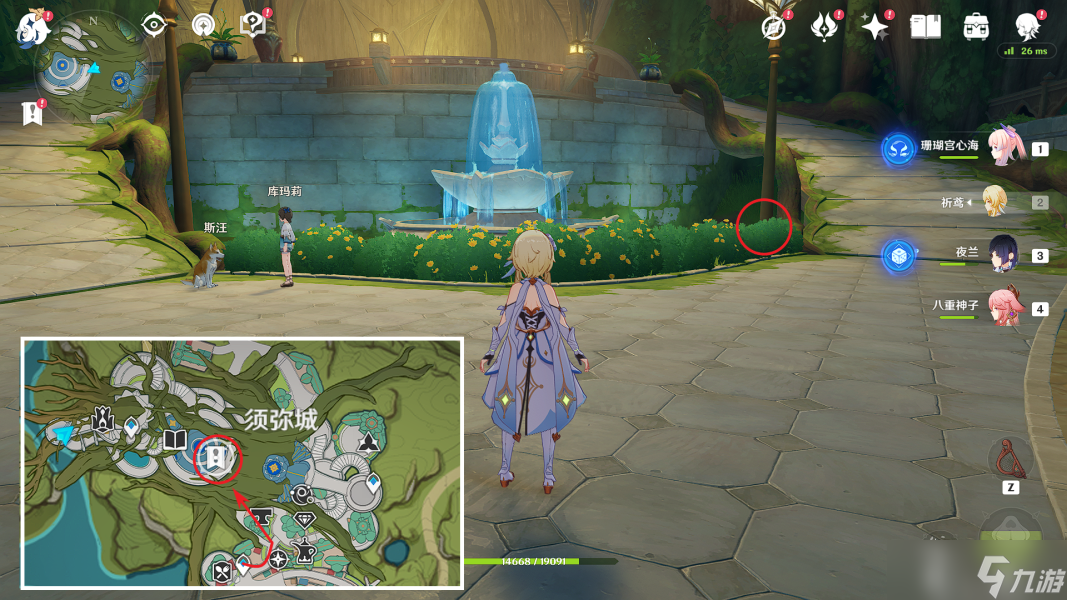
Task: Open the adventurer handbook book icon
Action: pyautogui.click(x=926, y=27)
